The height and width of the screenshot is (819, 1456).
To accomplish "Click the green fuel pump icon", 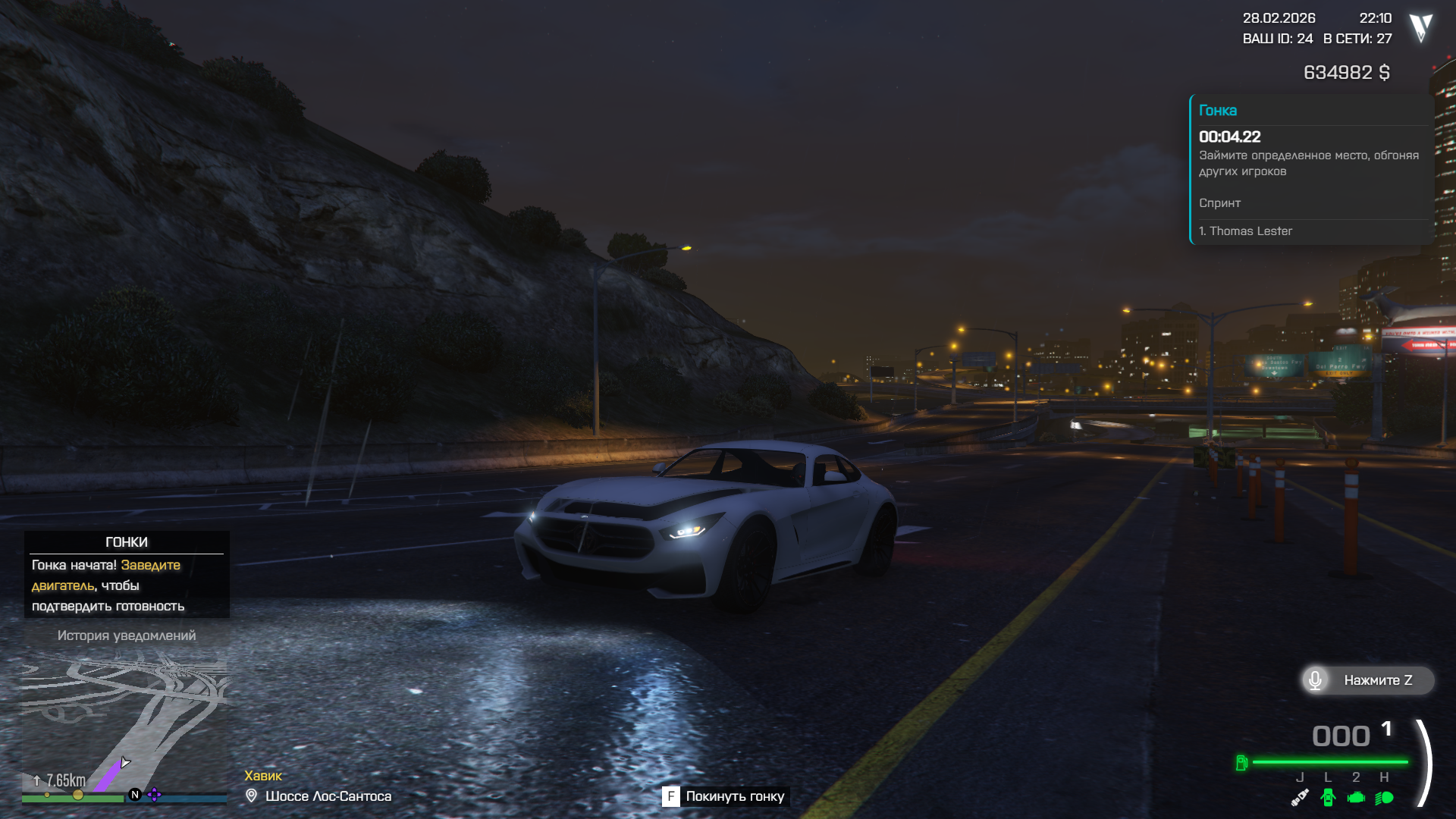I will pos(1241,762).
